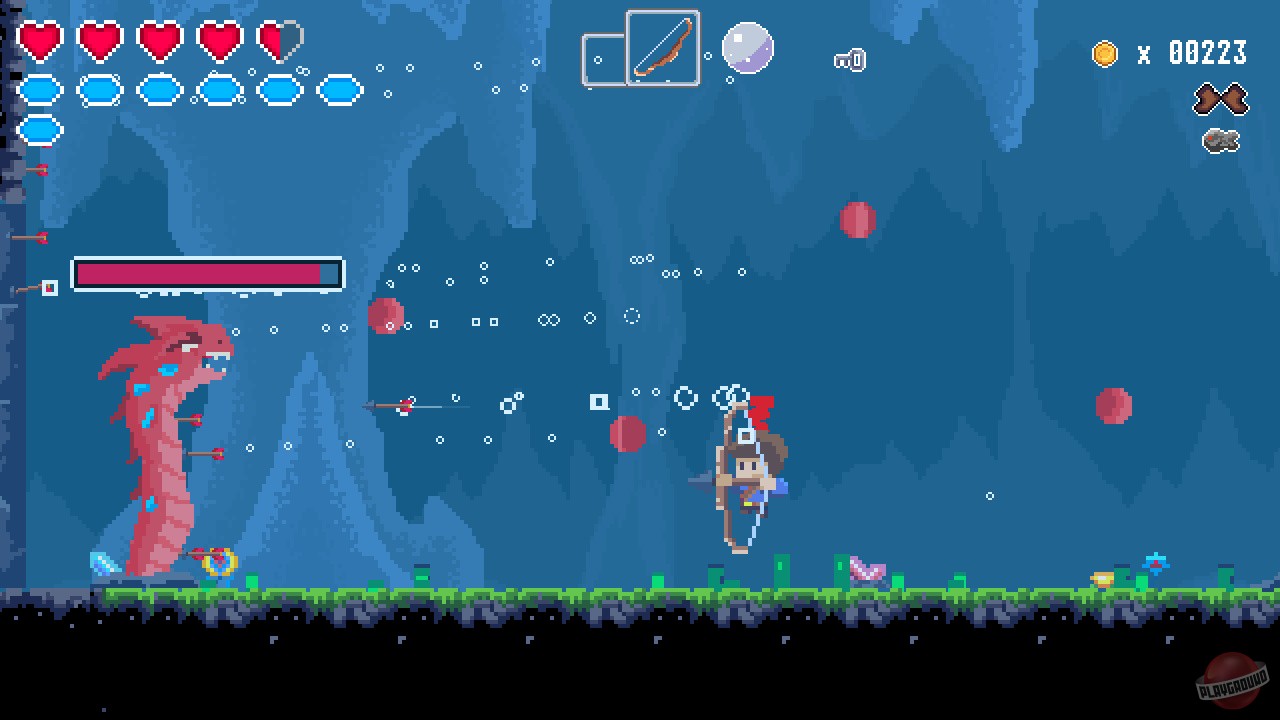Click the boss health bar

click(207, 273)
